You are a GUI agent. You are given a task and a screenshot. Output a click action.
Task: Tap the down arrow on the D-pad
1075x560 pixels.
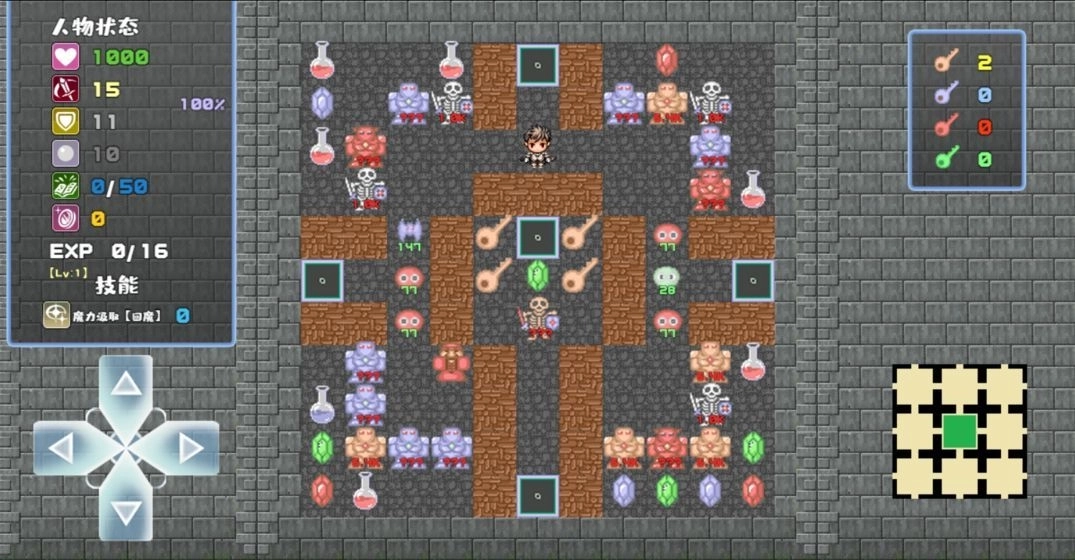126,511
